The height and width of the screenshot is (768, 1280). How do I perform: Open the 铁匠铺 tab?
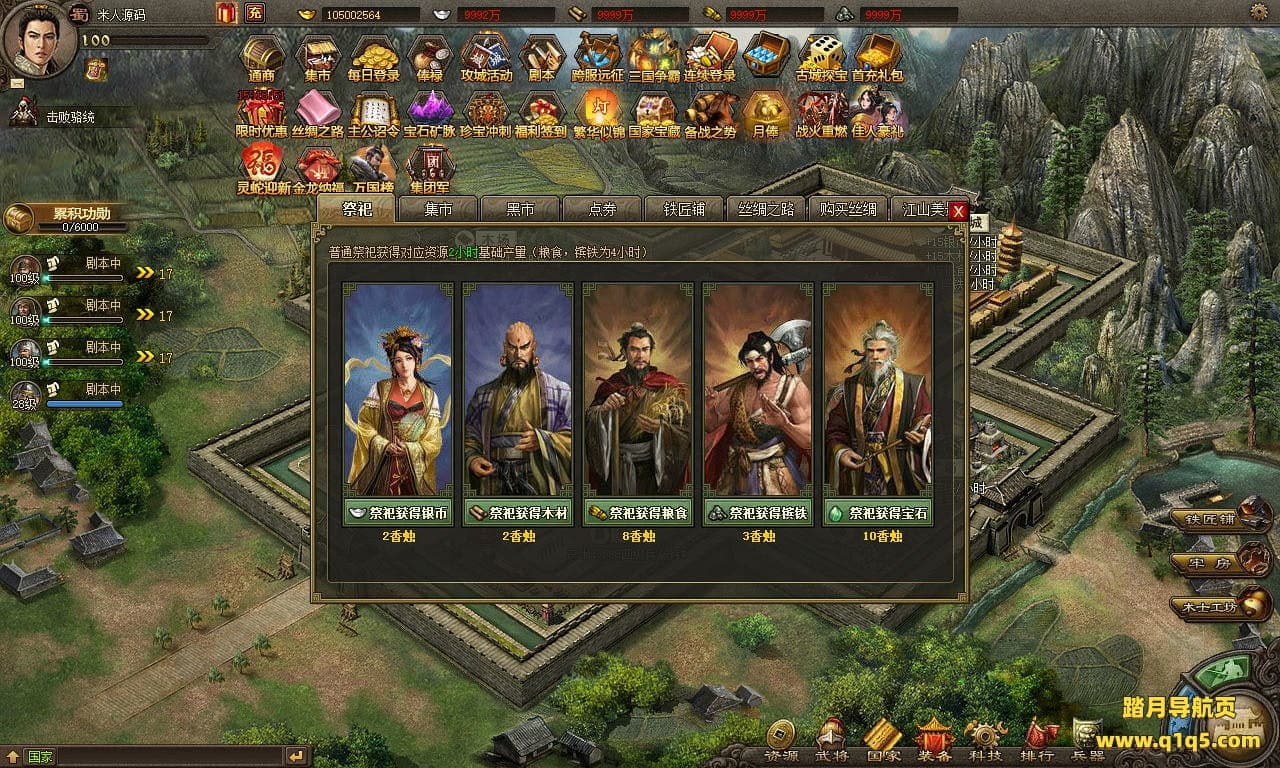(x=684, y=209)
